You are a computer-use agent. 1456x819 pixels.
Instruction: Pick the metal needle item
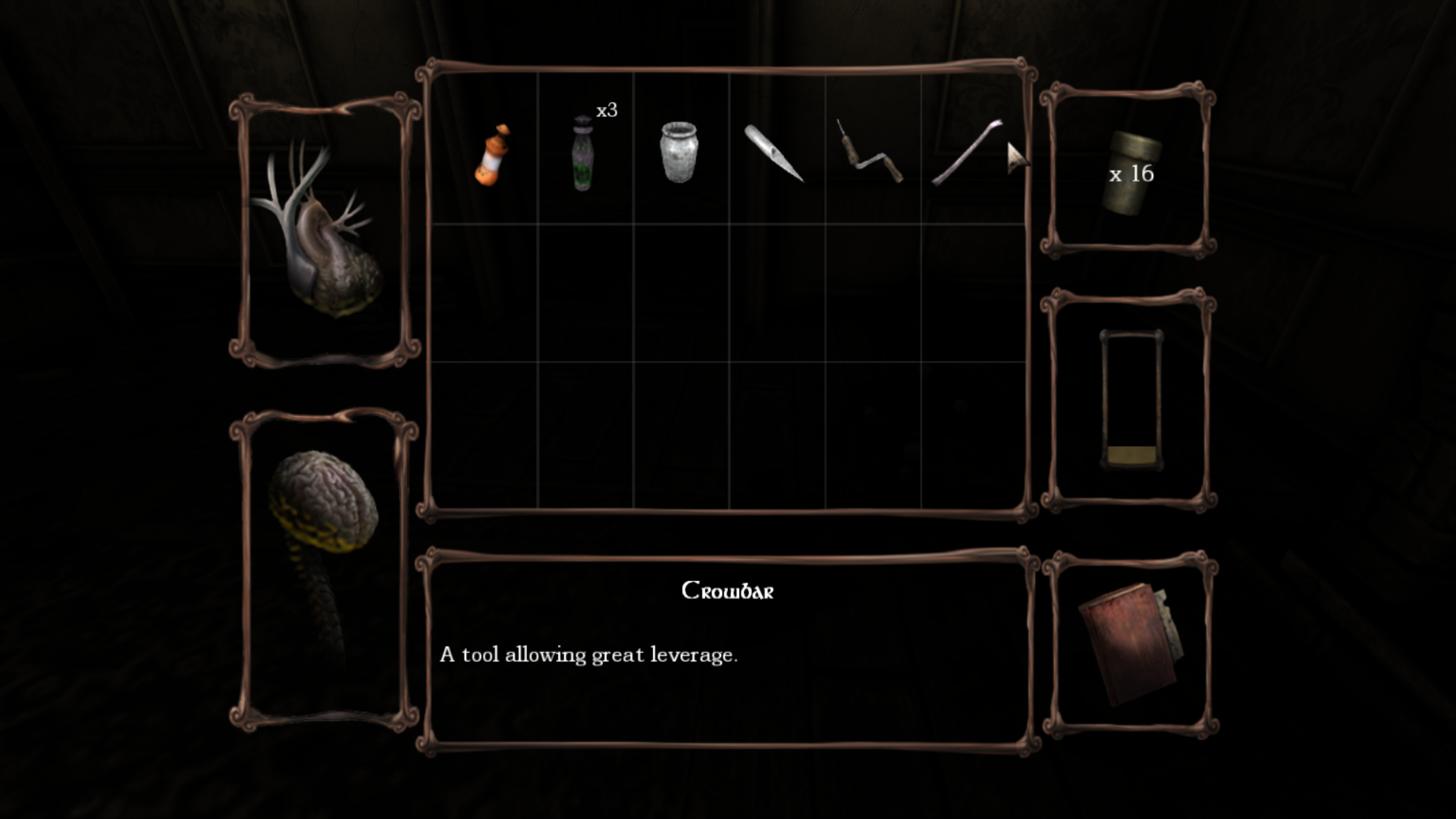[773, 154]
